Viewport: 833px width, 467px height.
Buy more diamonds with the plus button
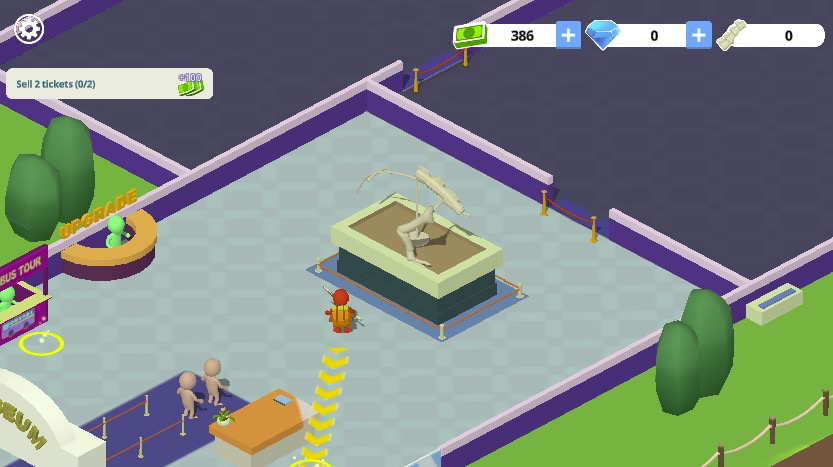(698, 35)
